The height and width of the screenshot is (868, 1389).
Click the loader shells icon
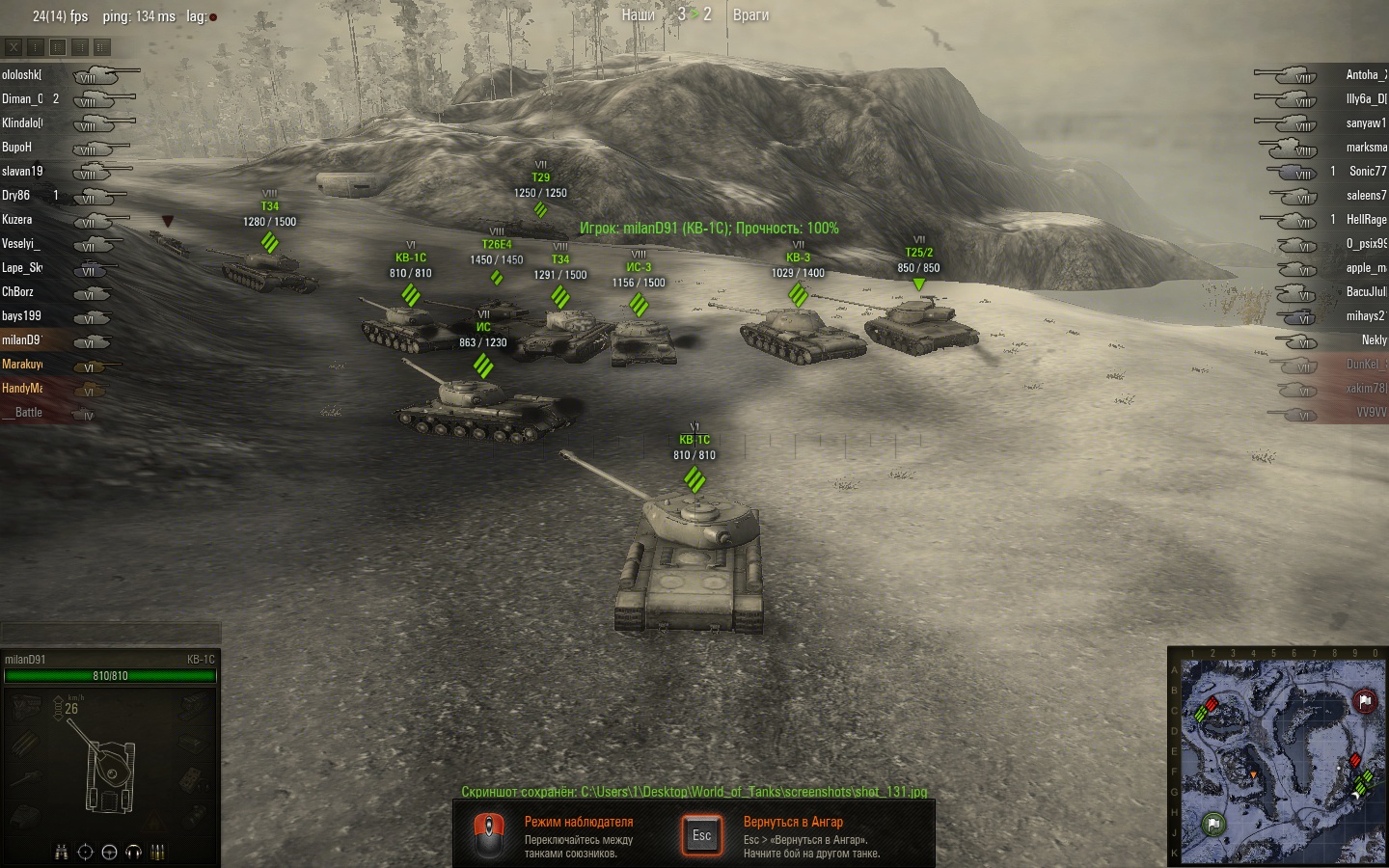coord(157,852)
